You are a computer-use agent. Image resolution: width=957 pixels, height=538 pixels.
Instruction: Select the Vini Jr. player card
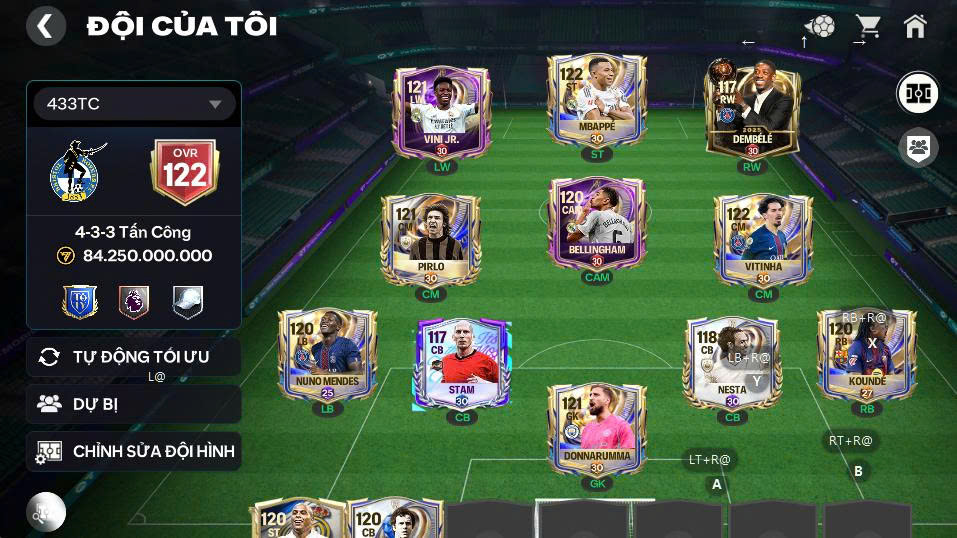(x=441, y=112)
